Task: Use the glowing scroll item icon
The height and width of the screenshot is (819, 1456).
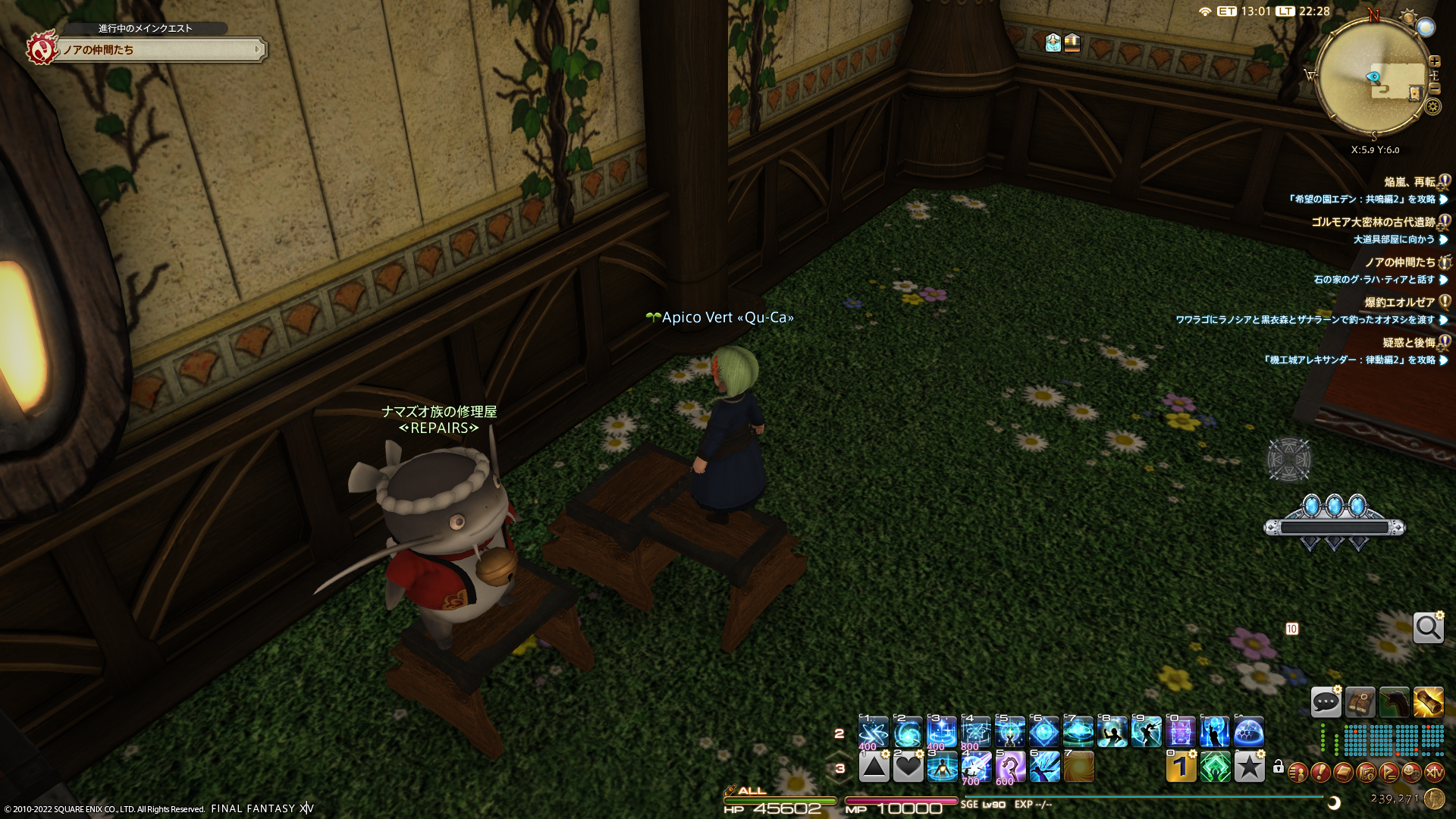Action: pos(1428,702)
